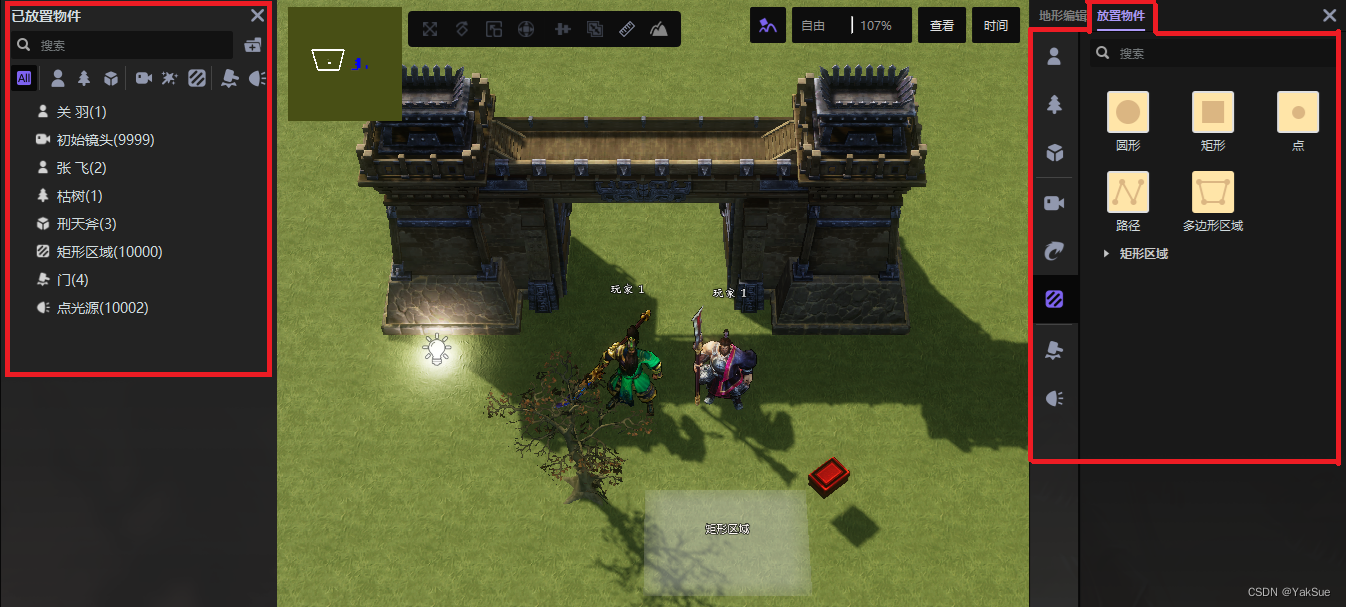Close the 已放置物件 panel

click(x=257, y=15)
